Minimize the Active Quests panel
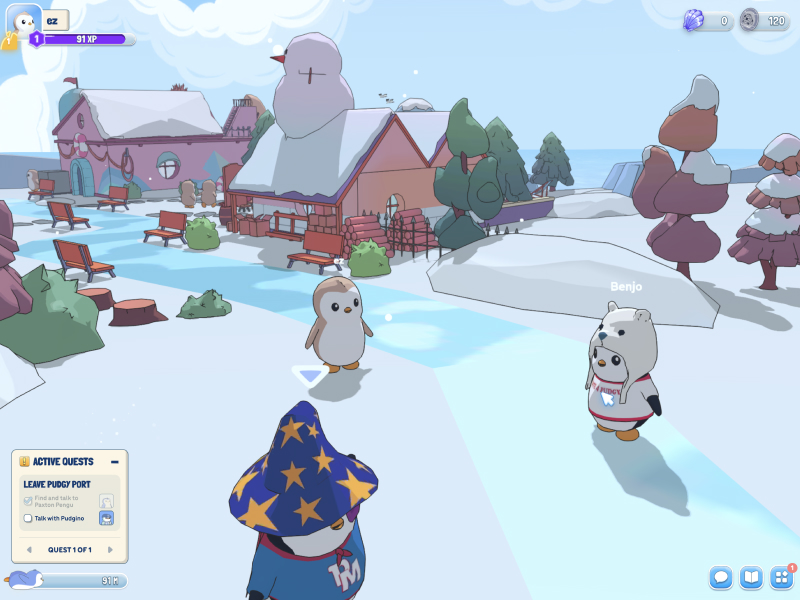The image size is (800, 600). (x=115, y=462)
